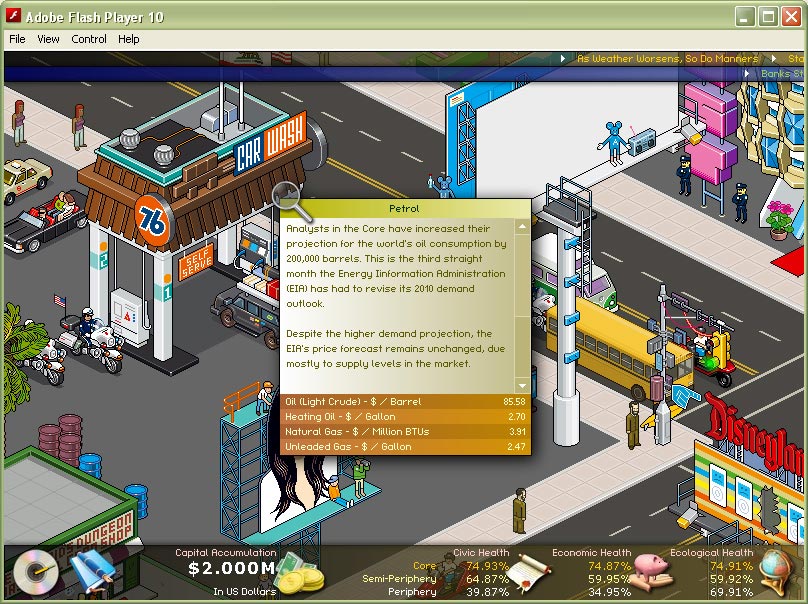Image resolution: width=808 pixels, height=604 pixels.
Task: Close the Adobe Flash Player window
Action: coord(790,16)
